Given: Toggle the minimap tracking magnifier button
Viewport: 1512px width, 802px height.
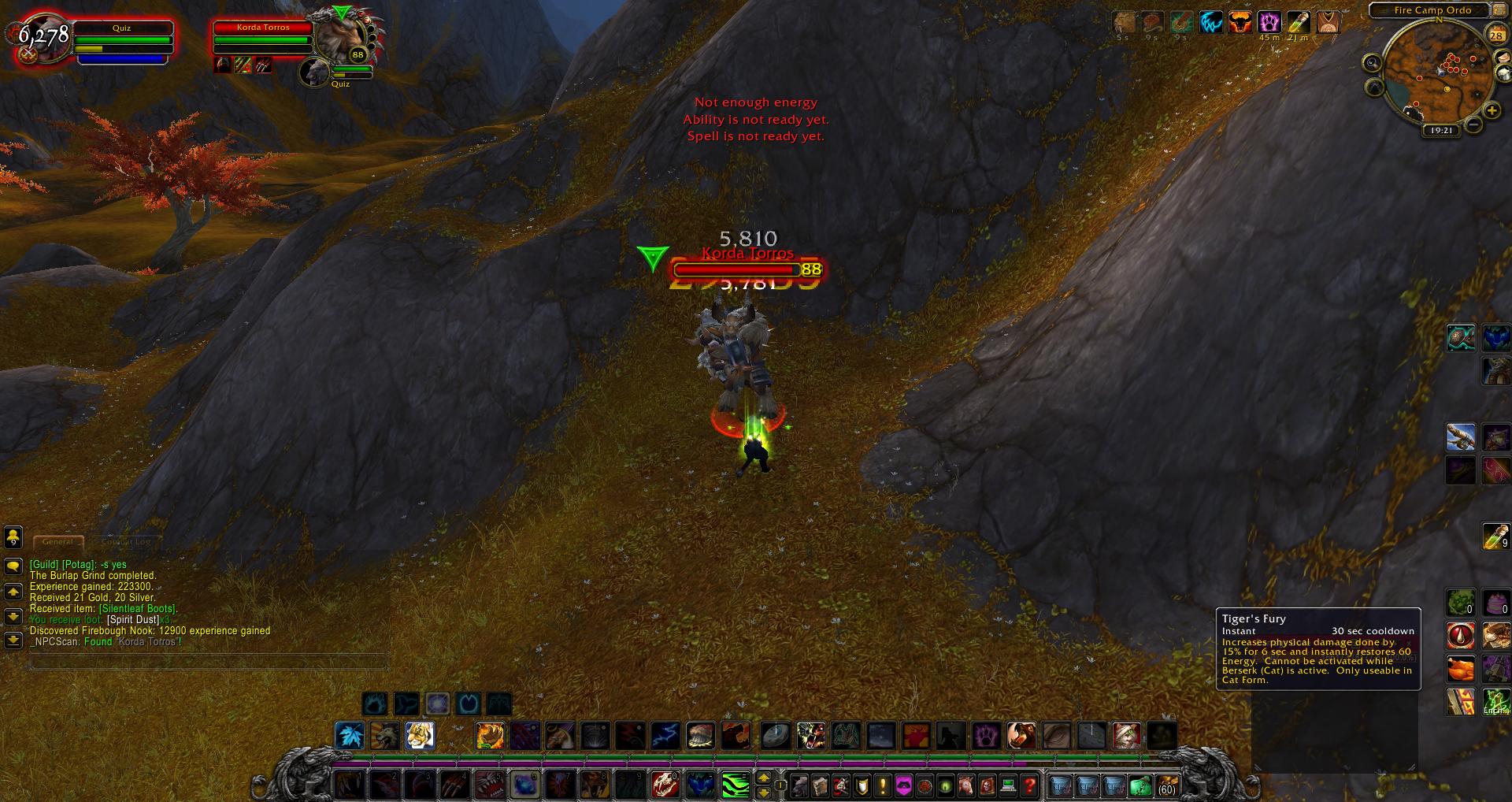Looking at the screenshot, I should coord(1373,63).
